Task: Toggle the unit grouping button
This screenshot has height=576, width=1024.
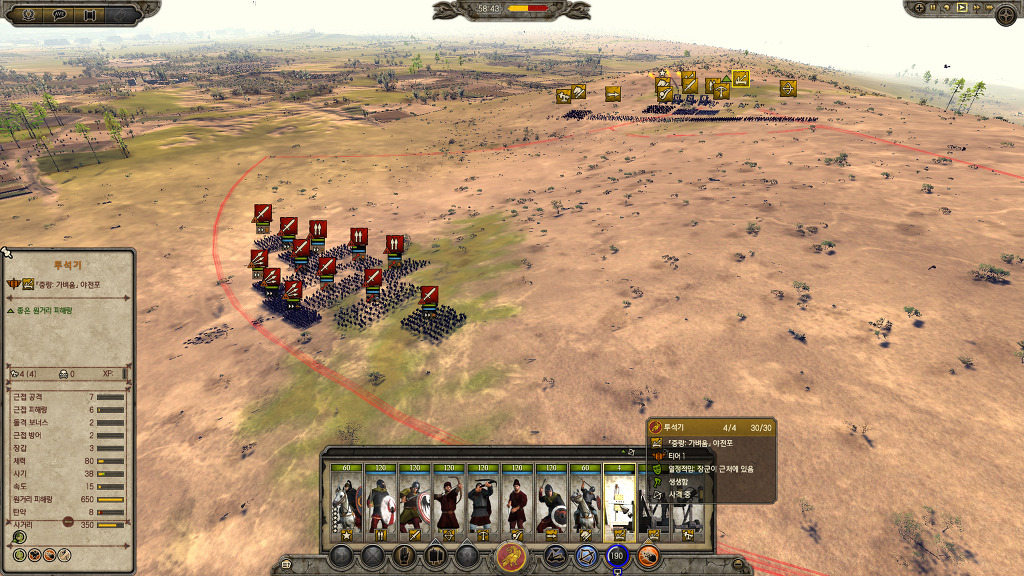Action: [x=436, y=557]
